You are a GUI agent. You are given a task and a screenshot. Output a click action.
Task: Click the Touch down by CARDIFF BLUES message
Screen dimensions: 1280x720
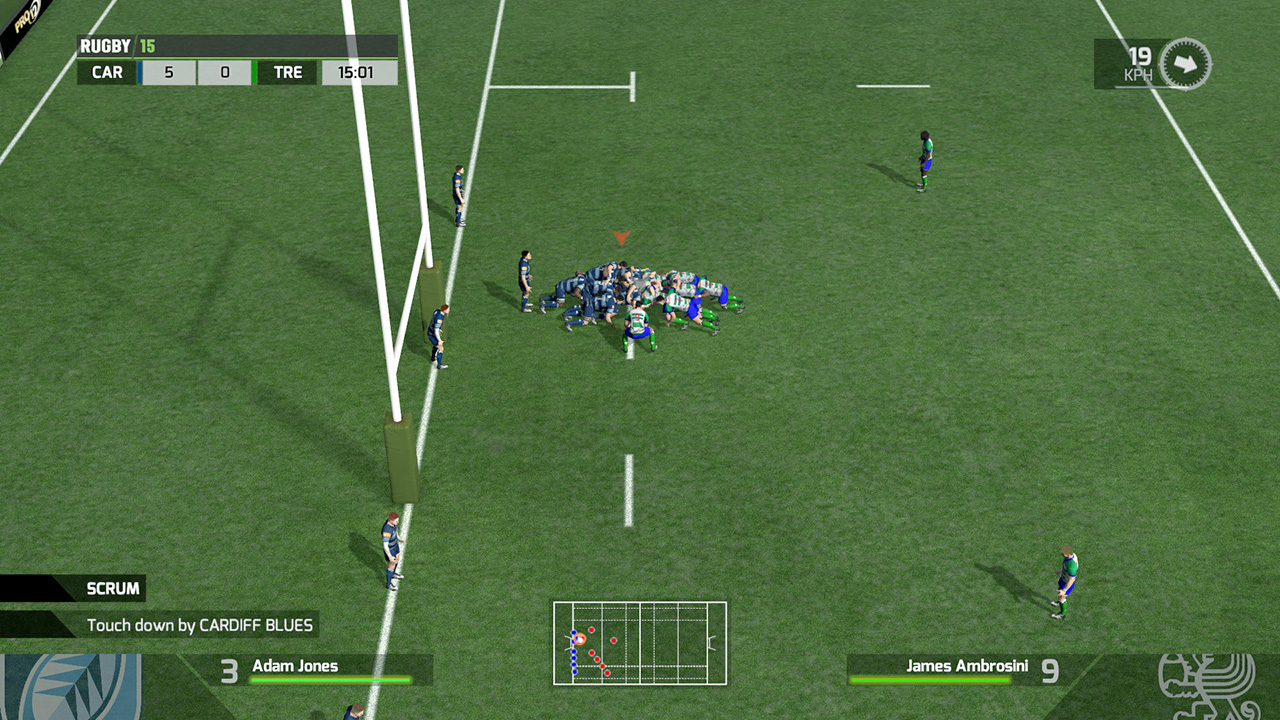[199, 624]
